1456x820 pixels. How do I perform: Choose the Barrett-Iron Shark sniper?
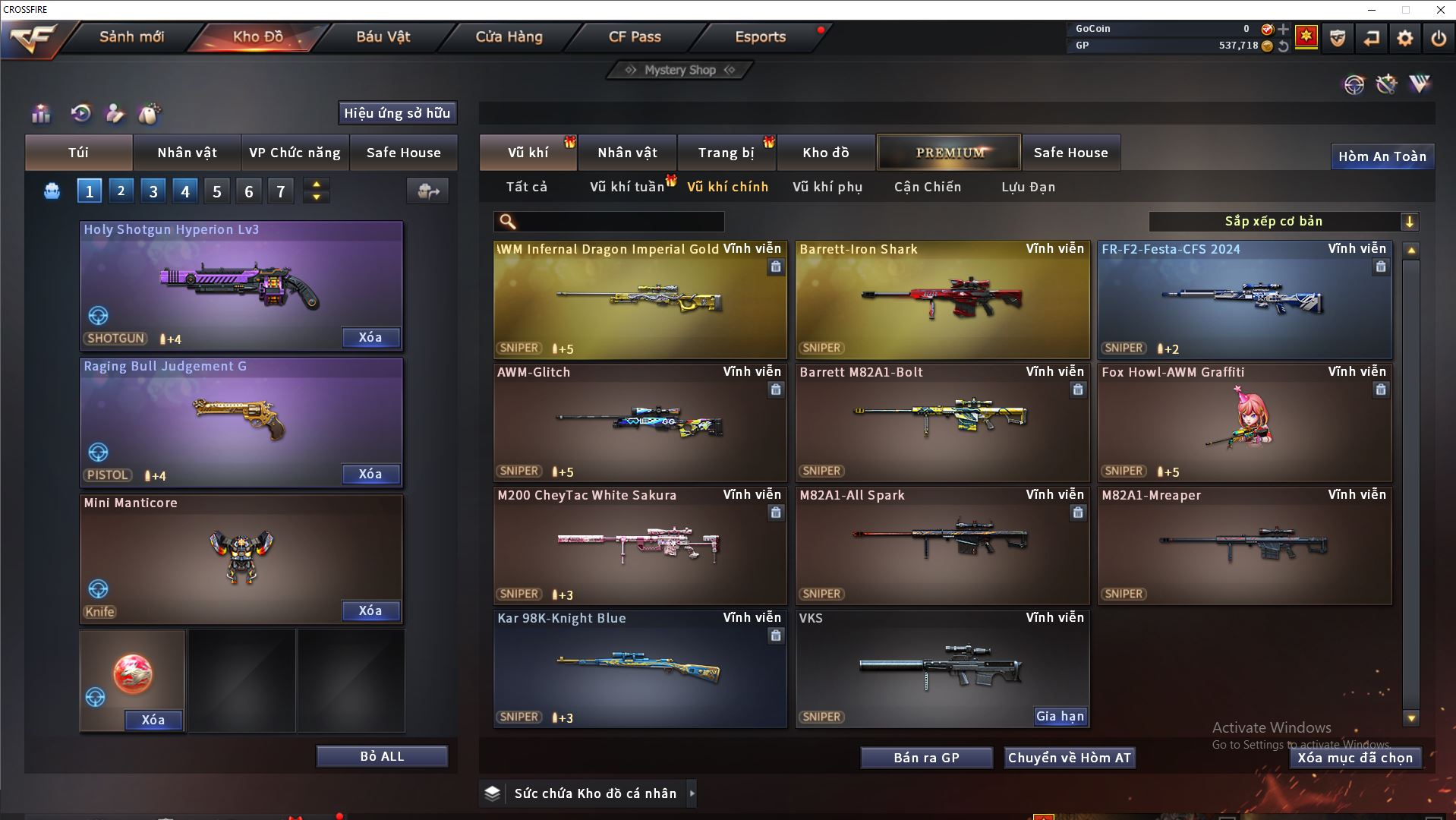pyautogui.click(x=942, y=300)
